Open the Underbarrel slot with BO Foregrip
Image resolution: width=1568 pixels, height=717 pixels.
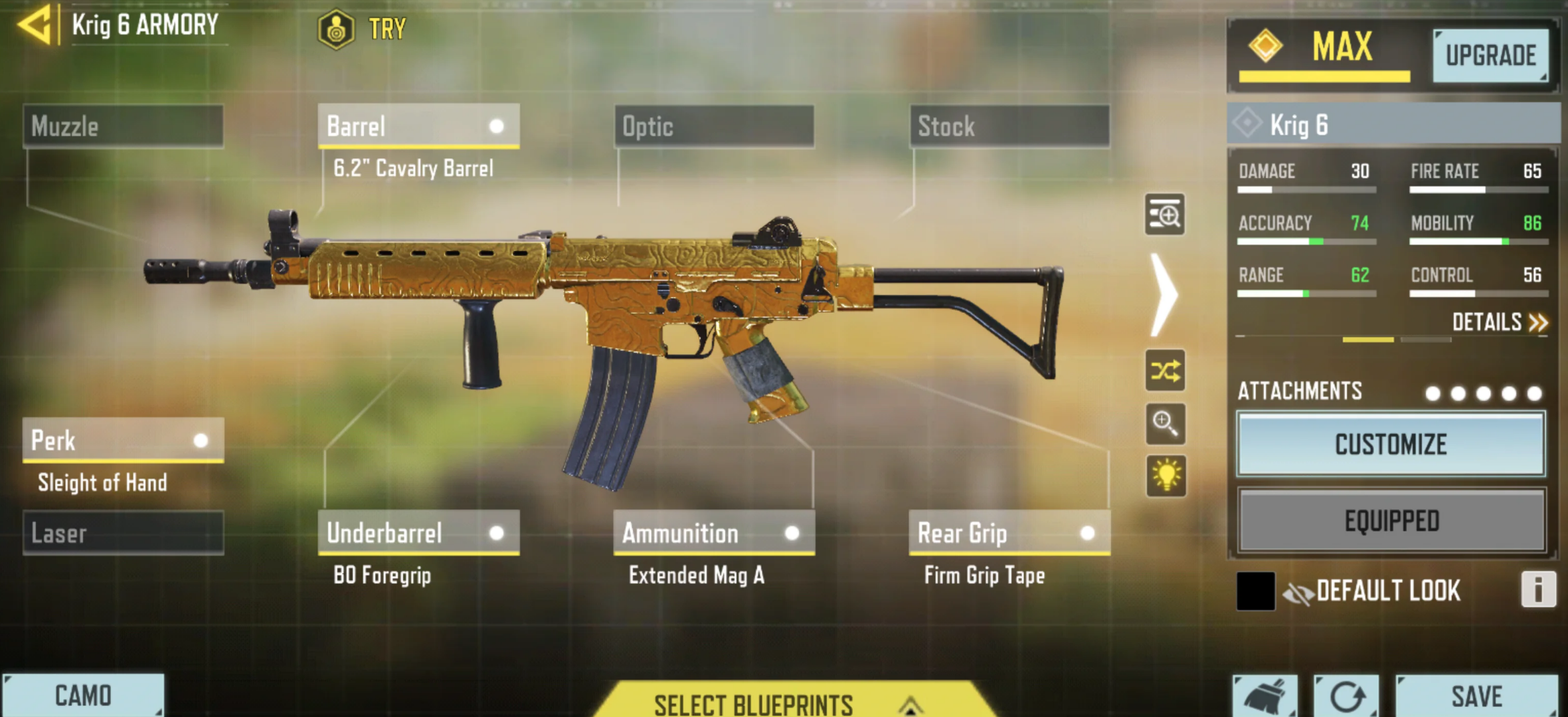click(418, 533)
